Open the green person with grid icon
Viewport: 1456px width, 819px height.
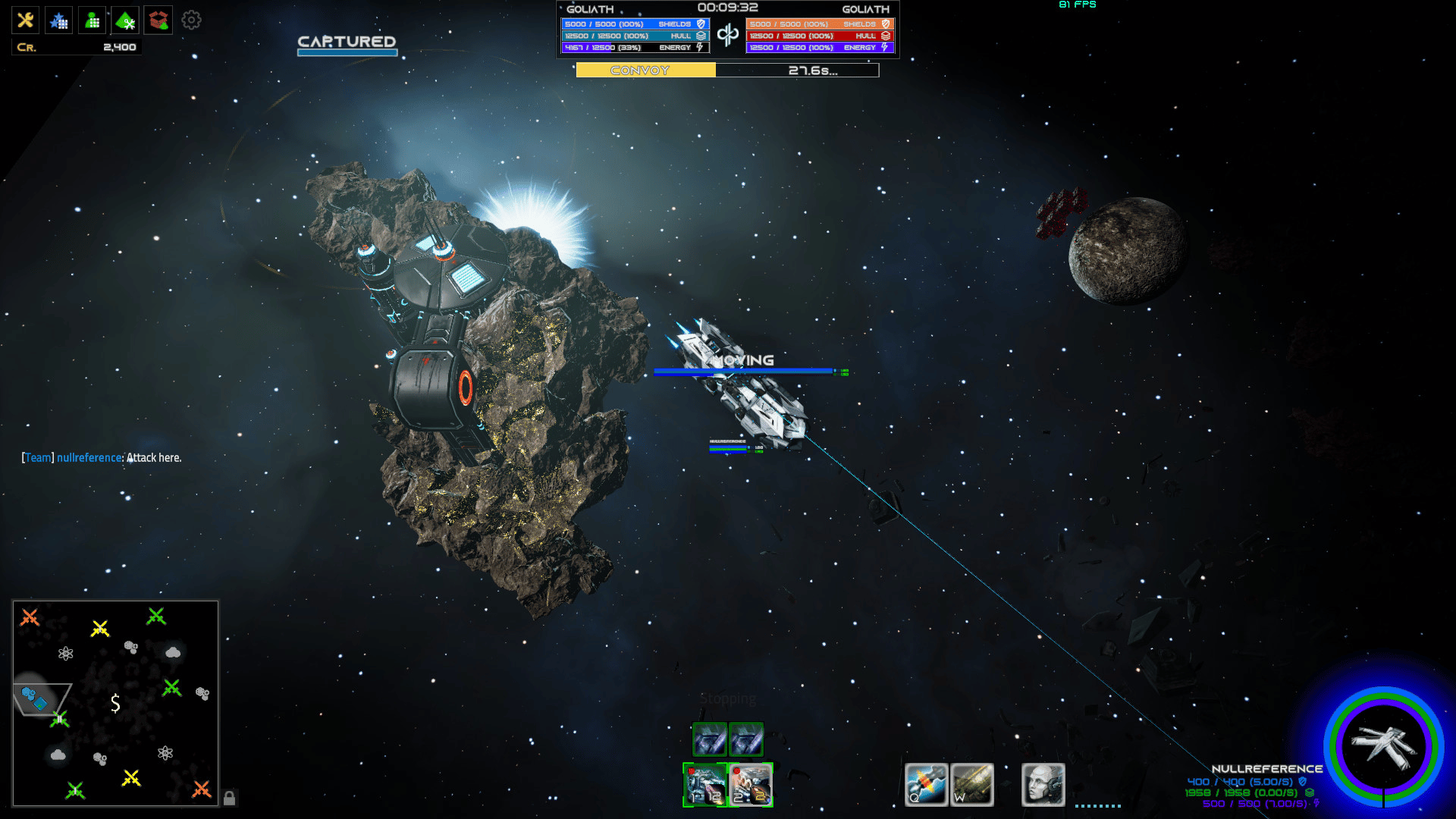pos(93,20)
